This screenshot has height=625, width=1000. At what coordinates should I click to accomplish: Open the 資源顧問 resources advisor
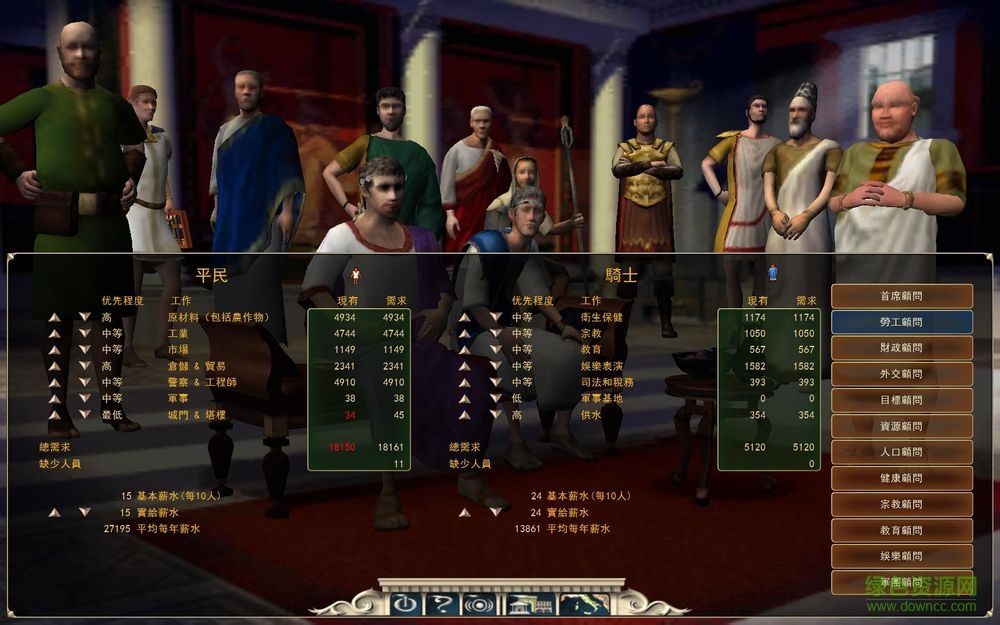[901, 426]
